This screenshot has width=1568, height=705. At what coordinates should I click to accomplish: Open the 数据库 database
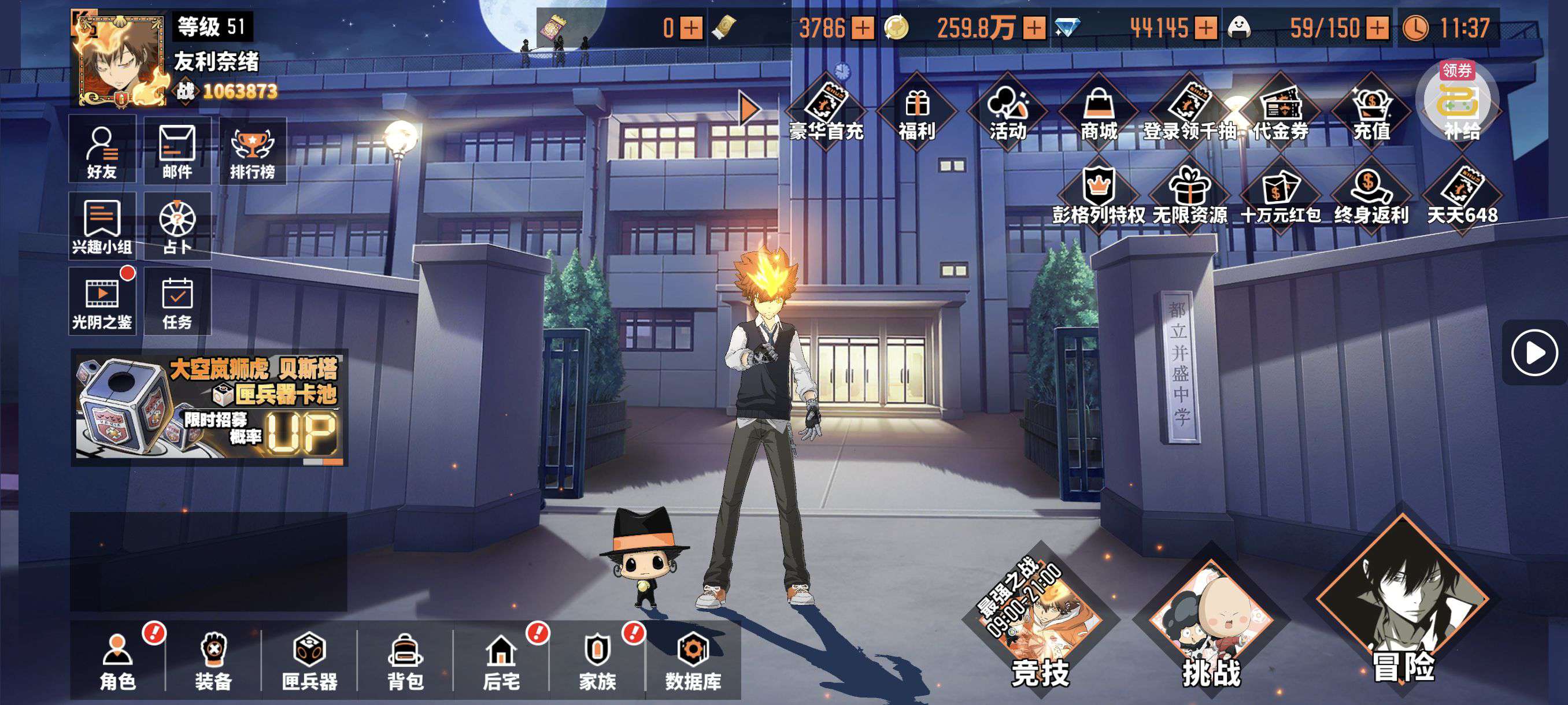pyautogui.click(x=693, y=661)
